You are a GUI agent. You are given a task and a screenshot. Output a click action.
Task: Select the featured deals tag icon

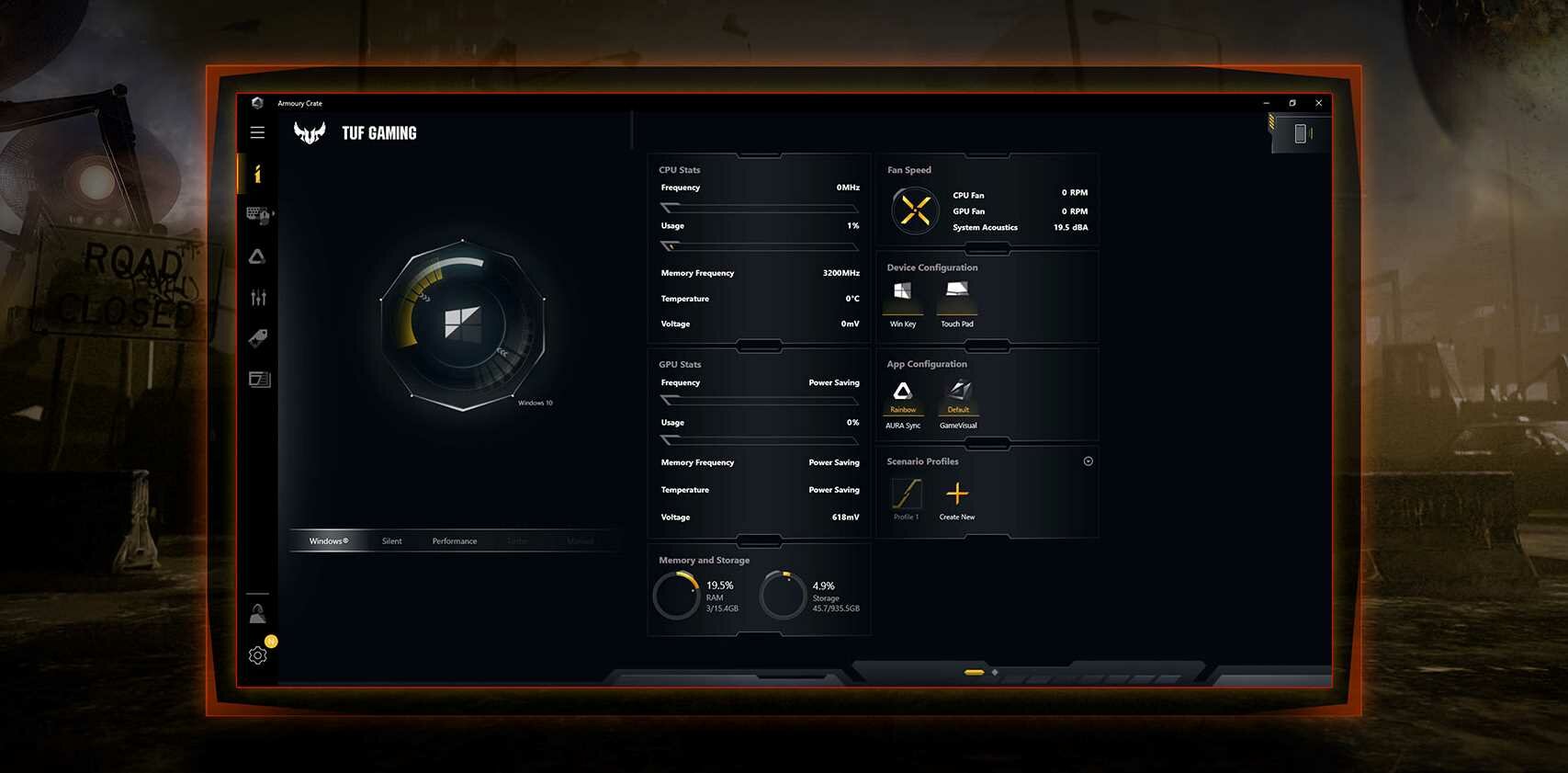point(258,337)
